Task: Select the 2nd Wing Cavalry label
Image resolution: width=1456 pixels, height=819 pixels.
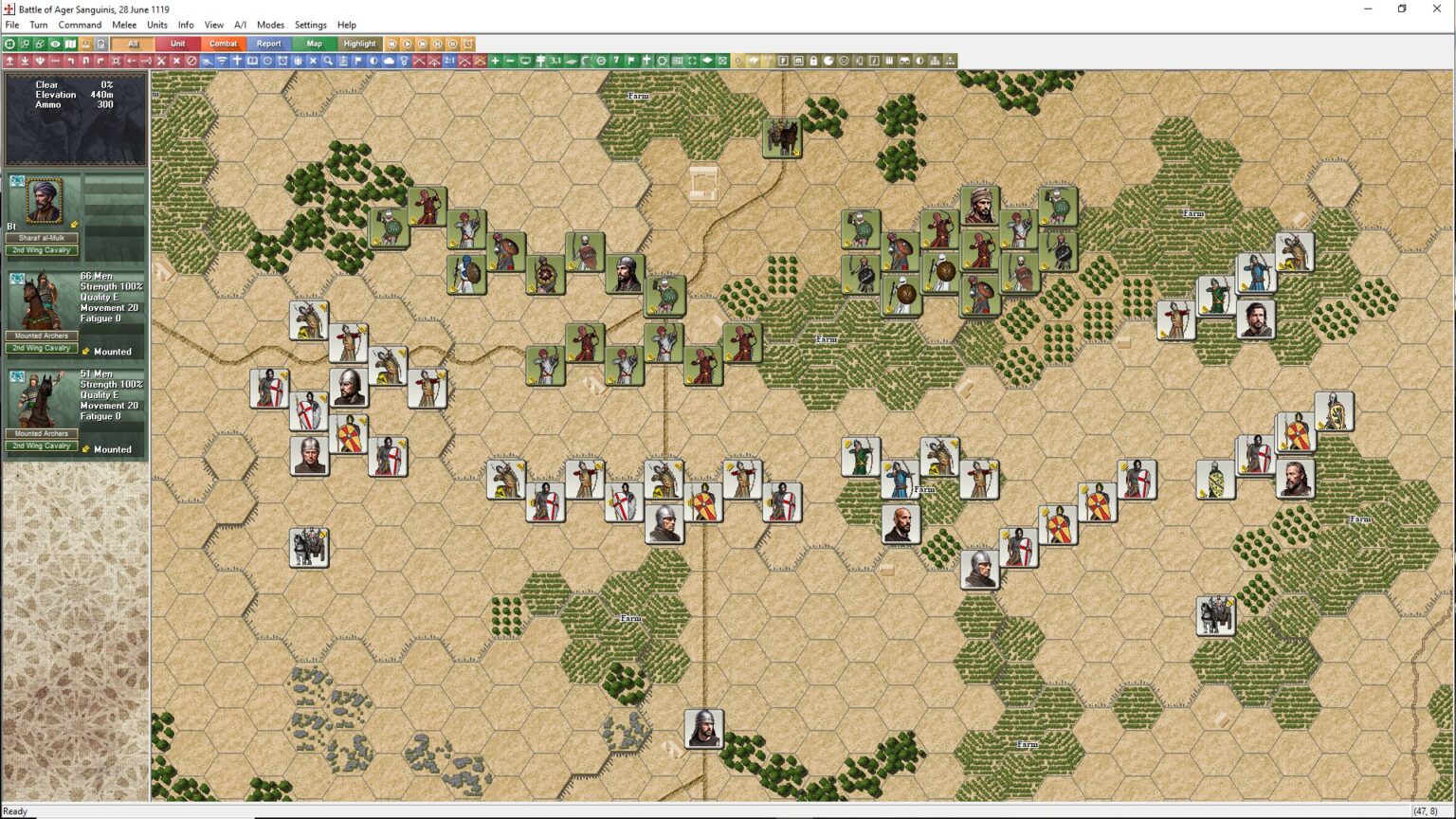Action: pos(42,250)
